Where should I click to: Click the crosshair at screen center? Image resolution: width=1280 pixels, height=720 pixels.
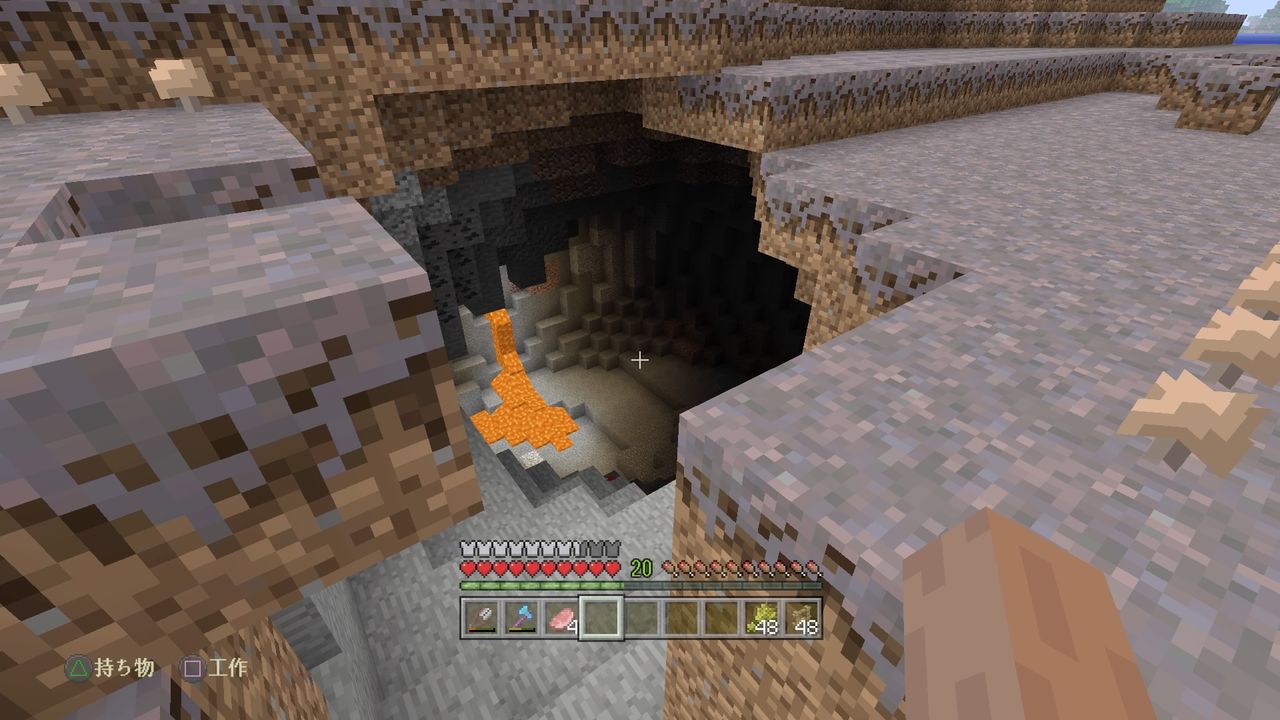pos(640,359)
